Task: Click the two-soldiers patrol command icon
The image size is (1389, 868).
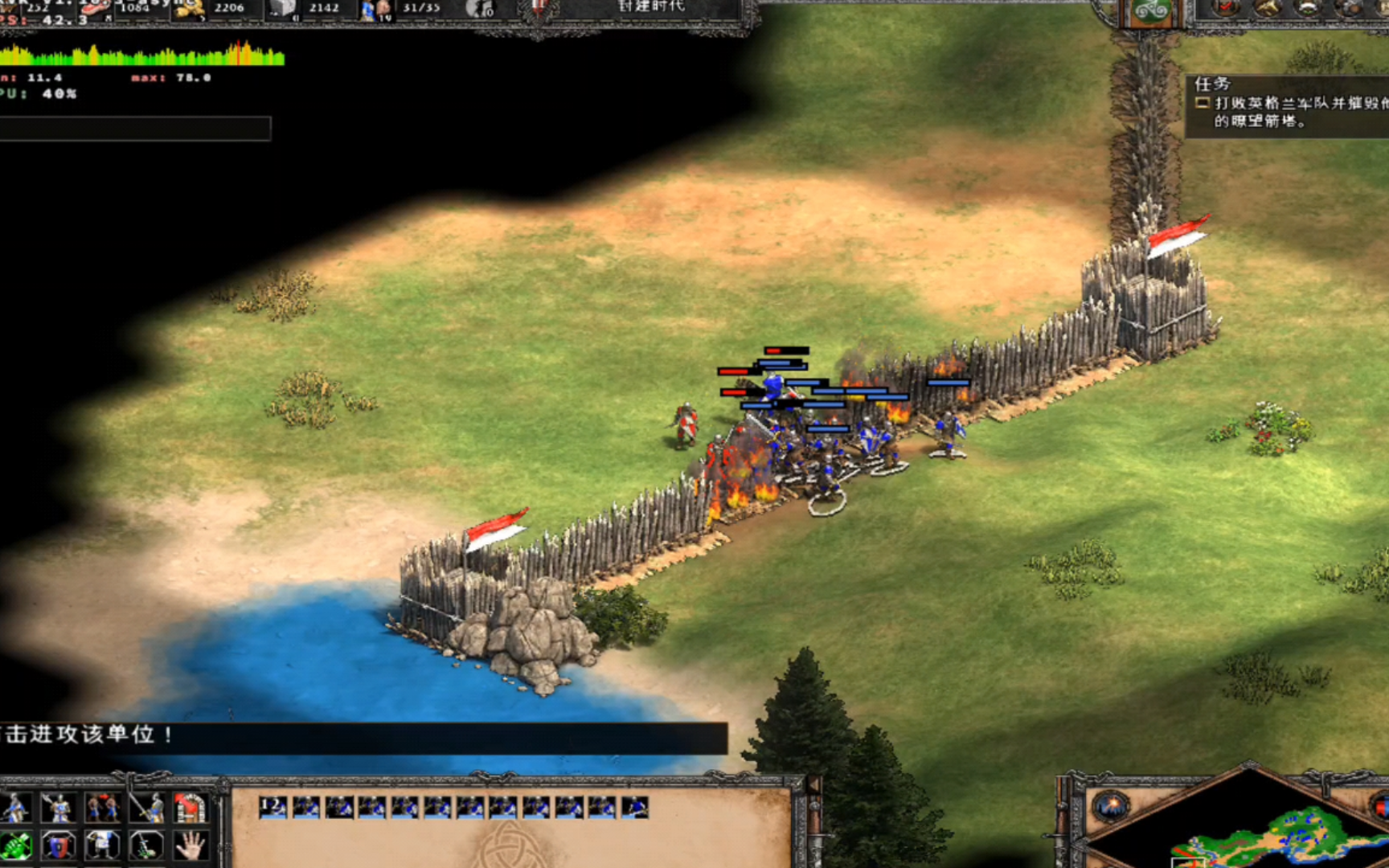Action: click(102, 808)
